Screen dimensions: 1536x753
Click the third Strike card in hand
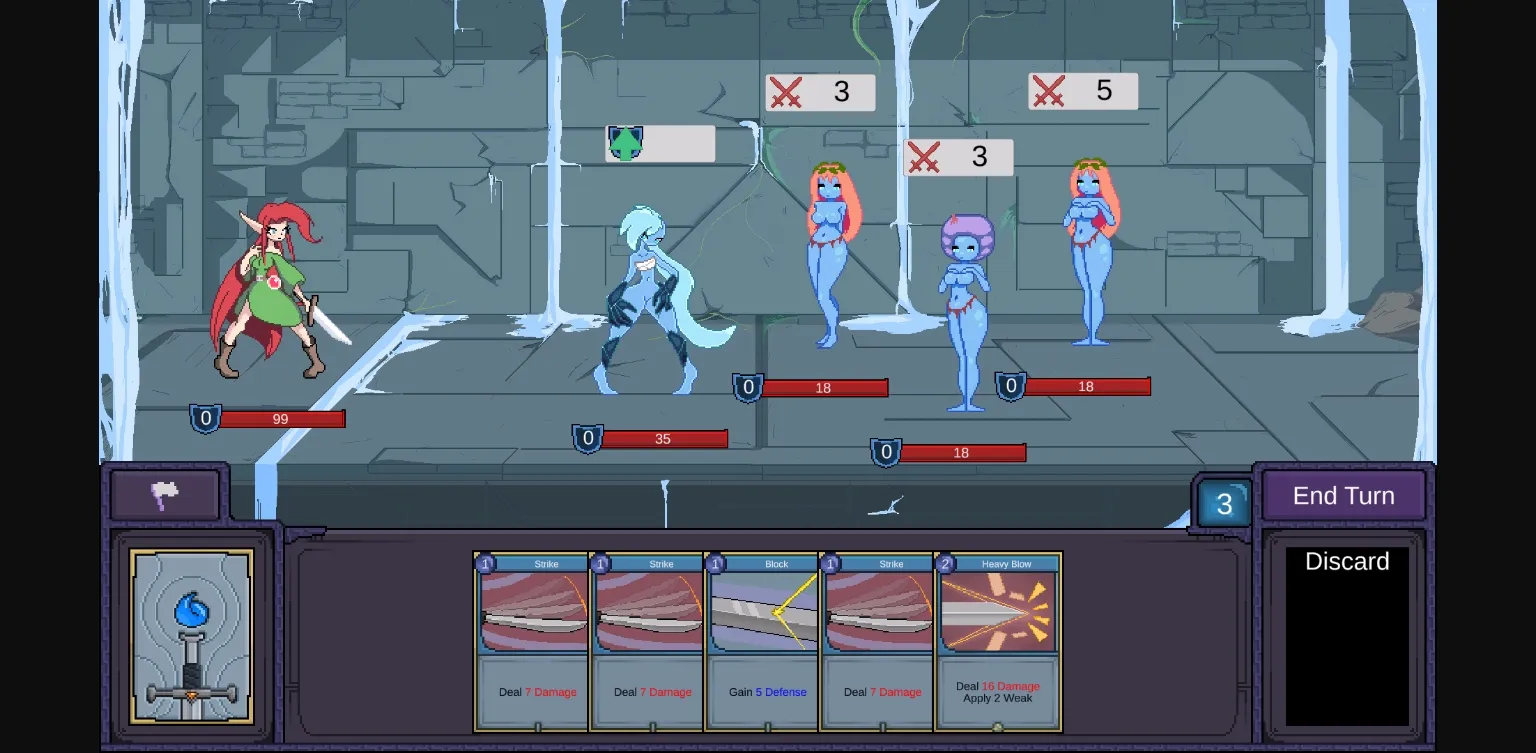(877, 640)
